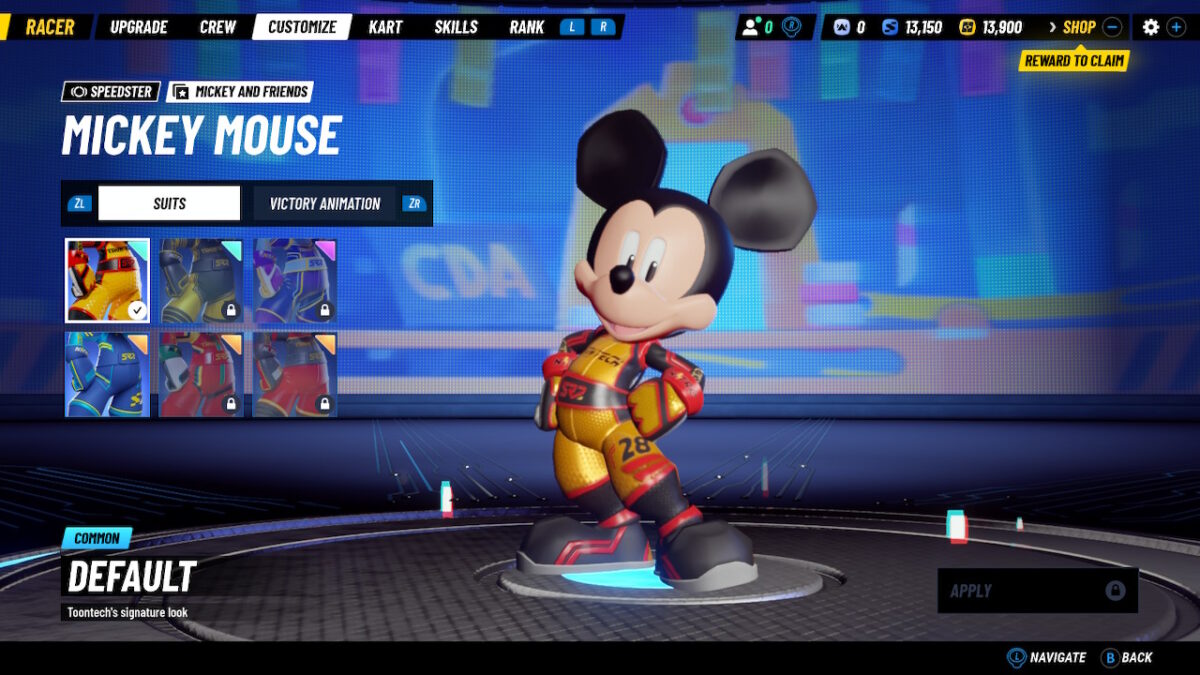
Task: Pick the locked purple suit
Action: [x=295, y=280]
